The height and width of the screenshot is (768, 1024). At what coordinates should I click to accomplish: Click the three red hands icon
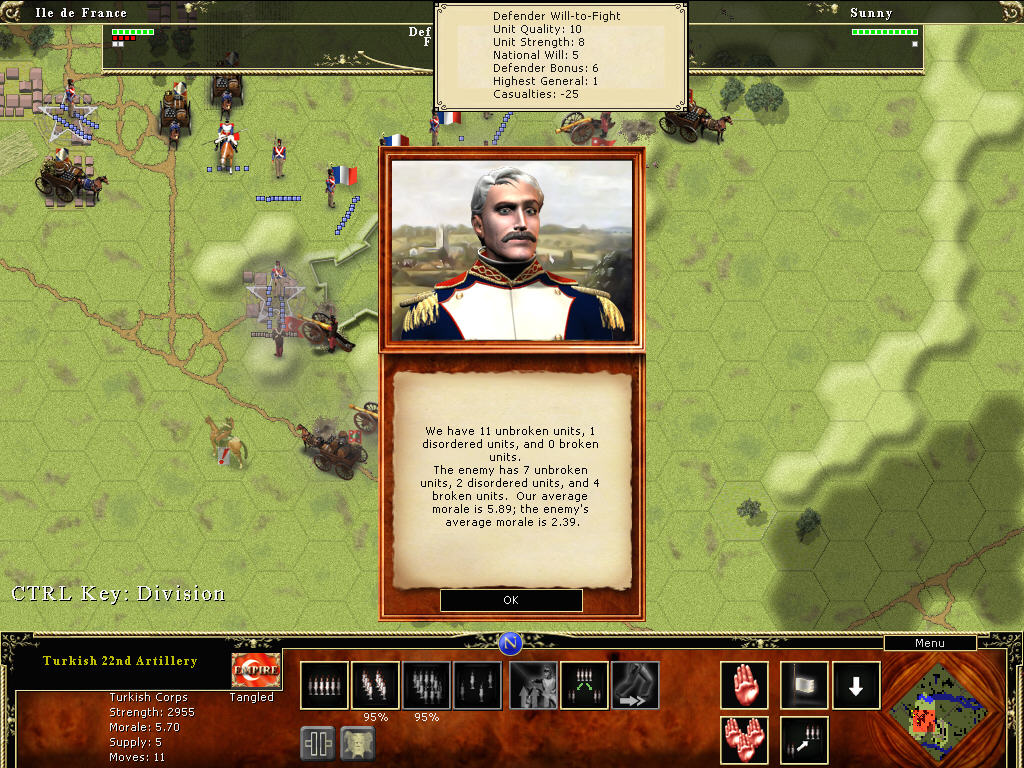pos(745,741)
